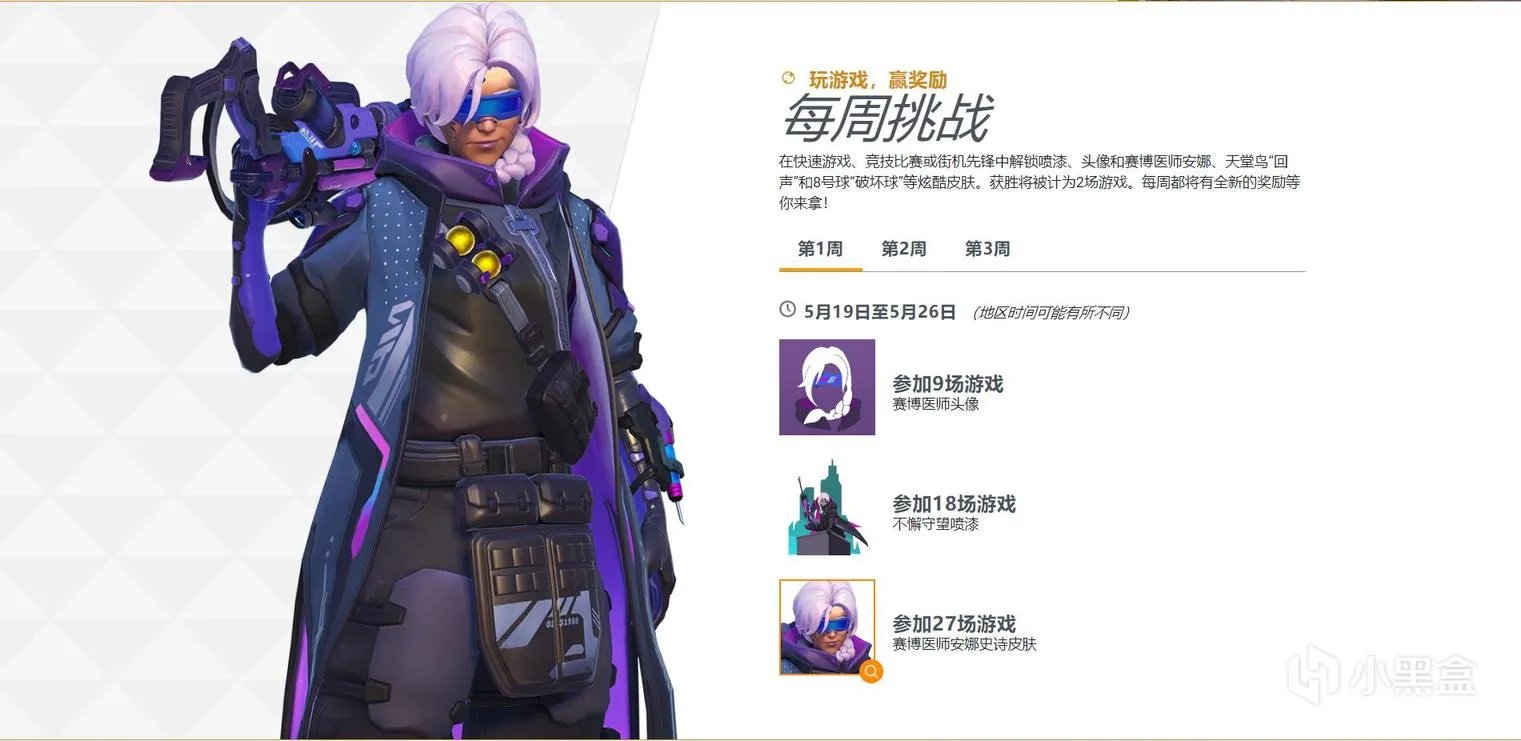Open the 参加9场游戏 challenge entry
1521x741 pixels.
click(x=949, y=383)
